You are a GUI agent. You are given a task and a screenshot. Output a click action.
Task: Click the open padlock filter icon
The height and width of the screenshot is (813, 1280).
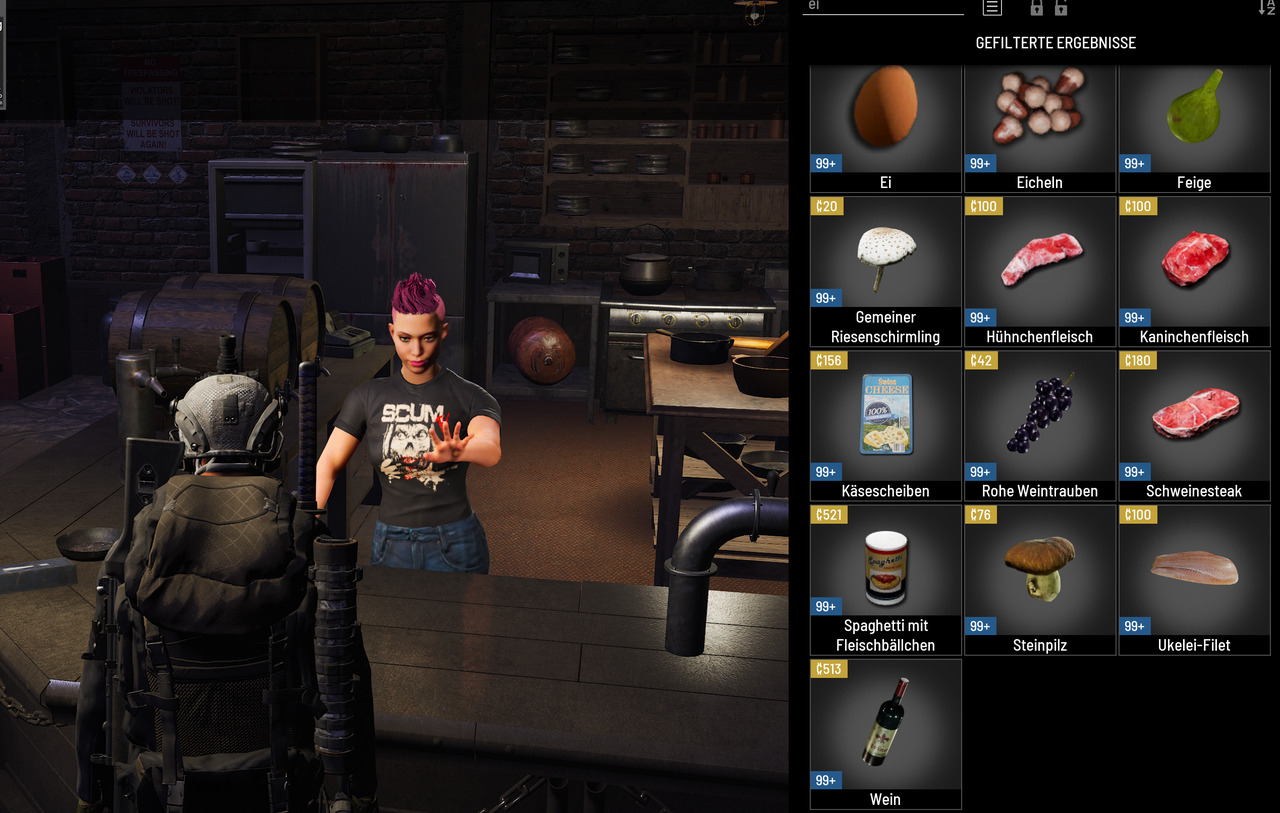(1061, 7)
